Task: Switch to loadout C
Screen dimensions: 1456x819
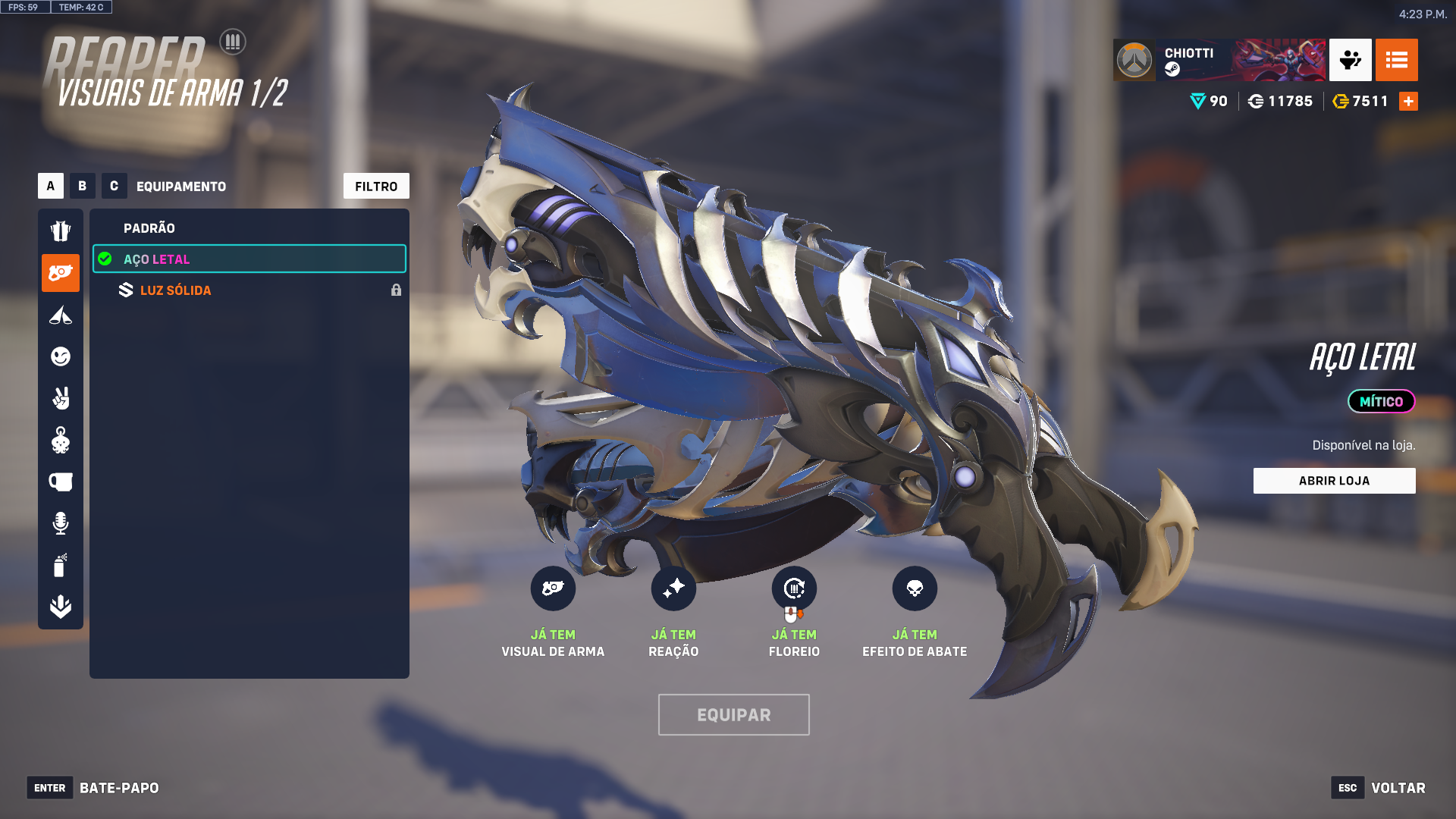Action: 114,186
